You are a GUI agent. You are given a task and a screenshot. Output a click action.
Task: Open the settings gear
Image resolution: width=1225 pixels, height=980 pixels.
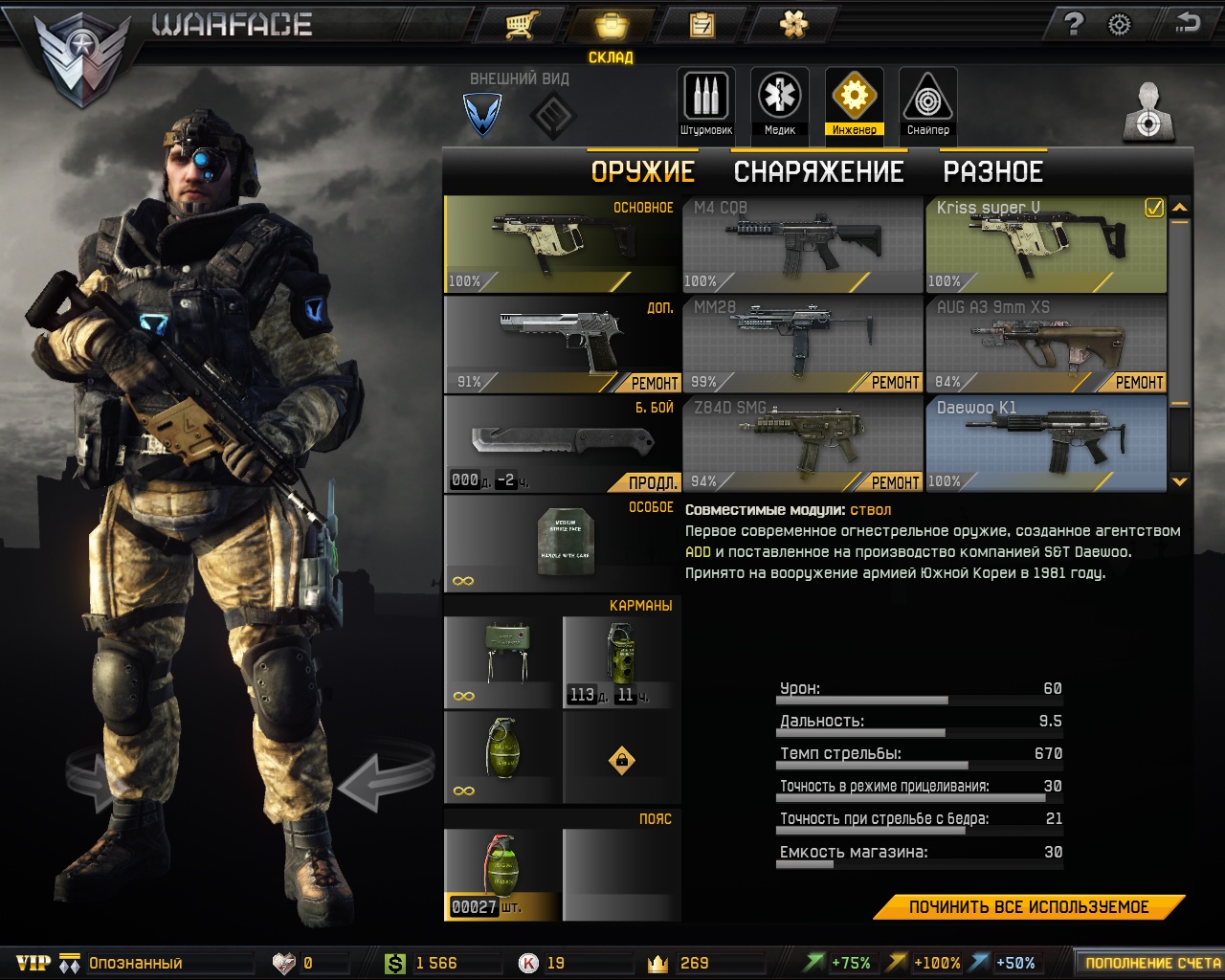(1119, 24)
